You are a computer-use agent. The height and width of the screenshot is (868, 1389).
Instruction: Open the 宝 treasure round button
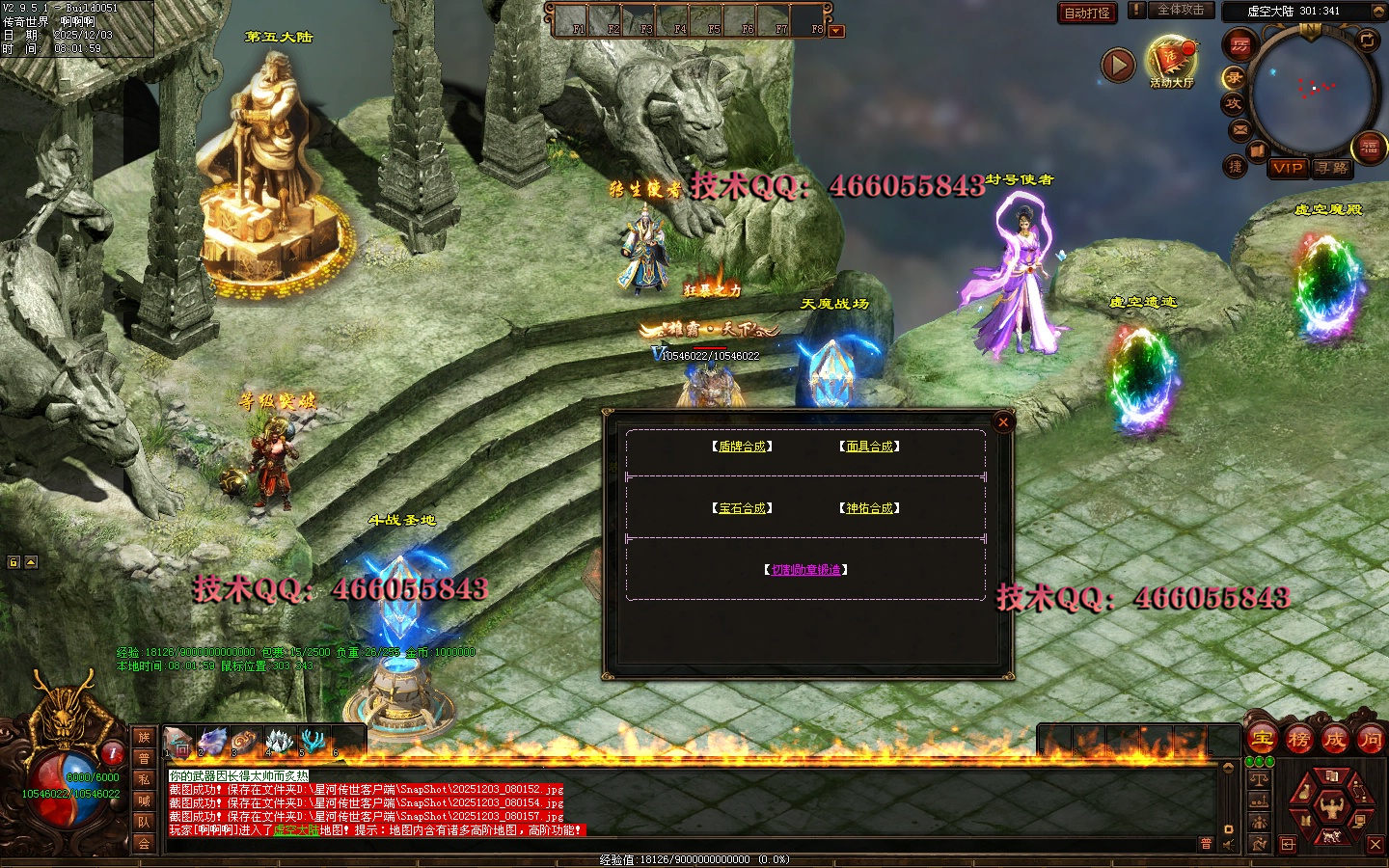point(1263,740)
